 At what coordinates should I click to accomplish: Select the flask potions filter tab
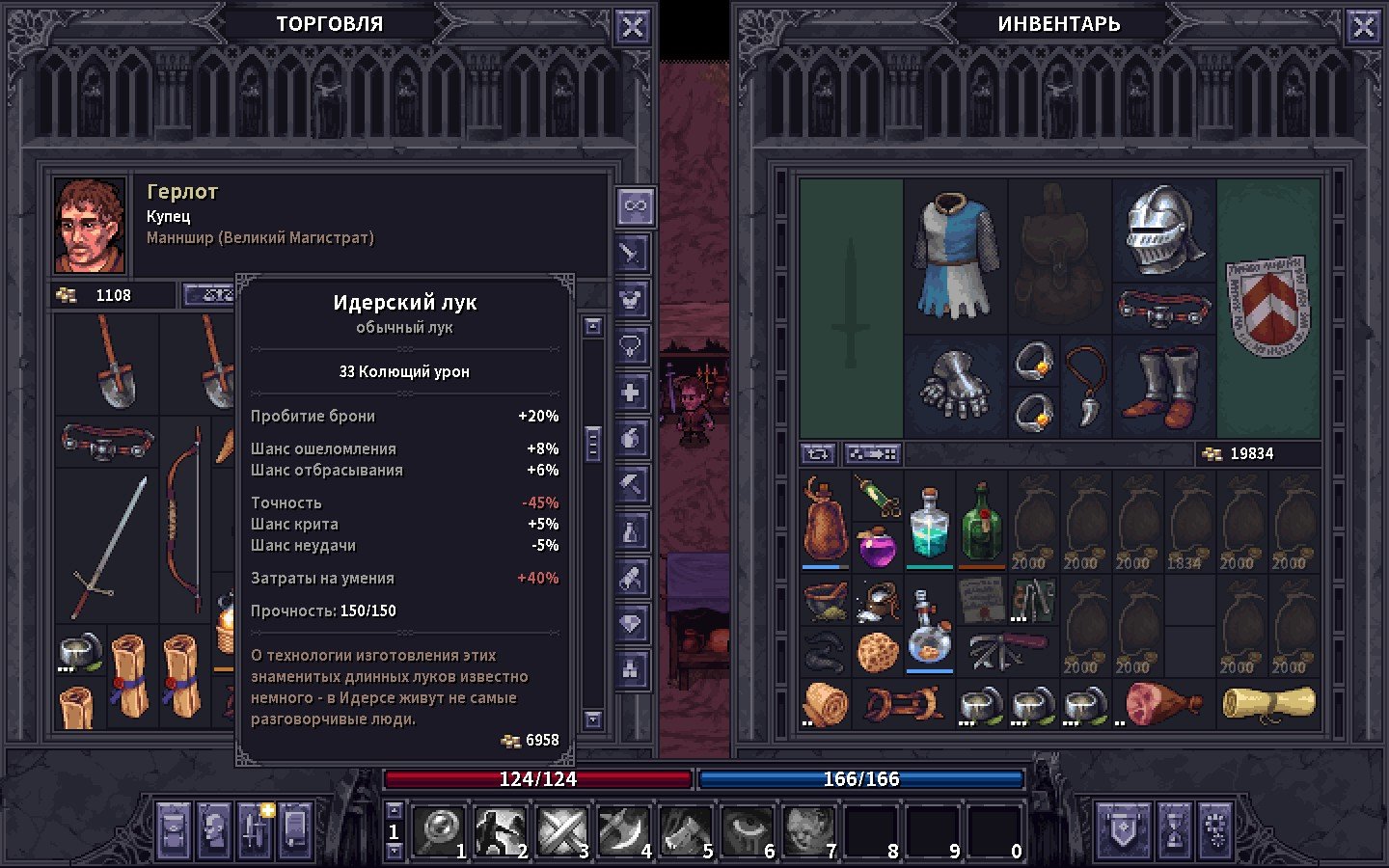632,531
